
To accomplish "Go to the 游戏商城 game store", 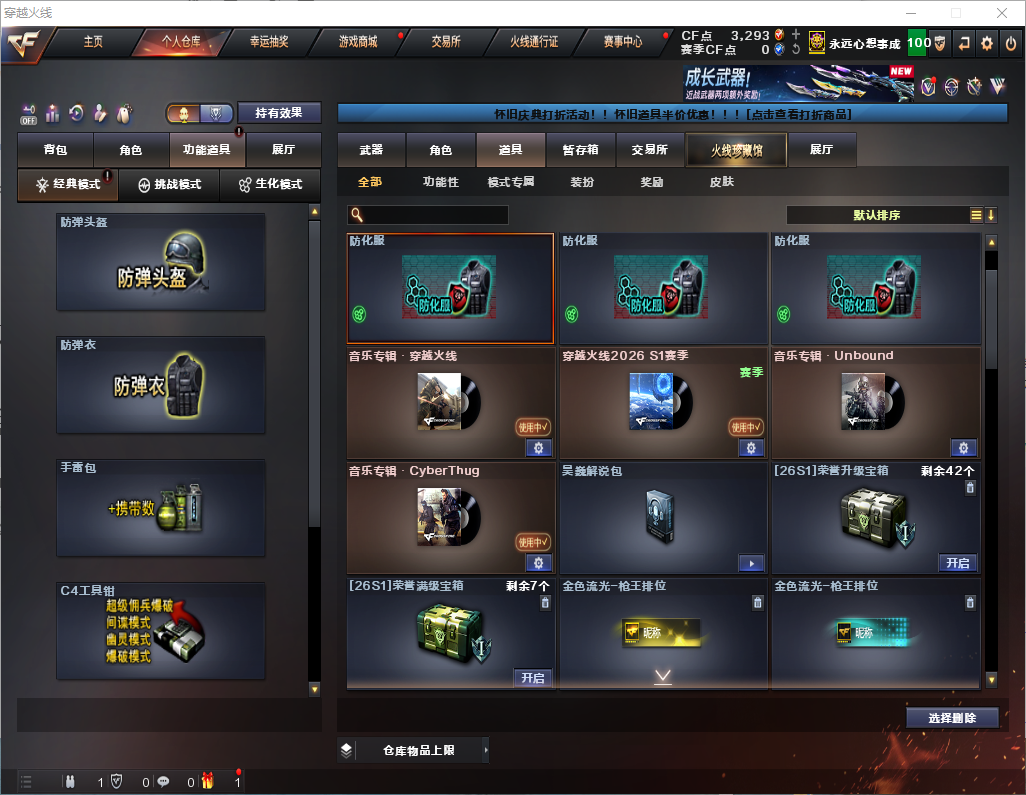I will 358,42.
